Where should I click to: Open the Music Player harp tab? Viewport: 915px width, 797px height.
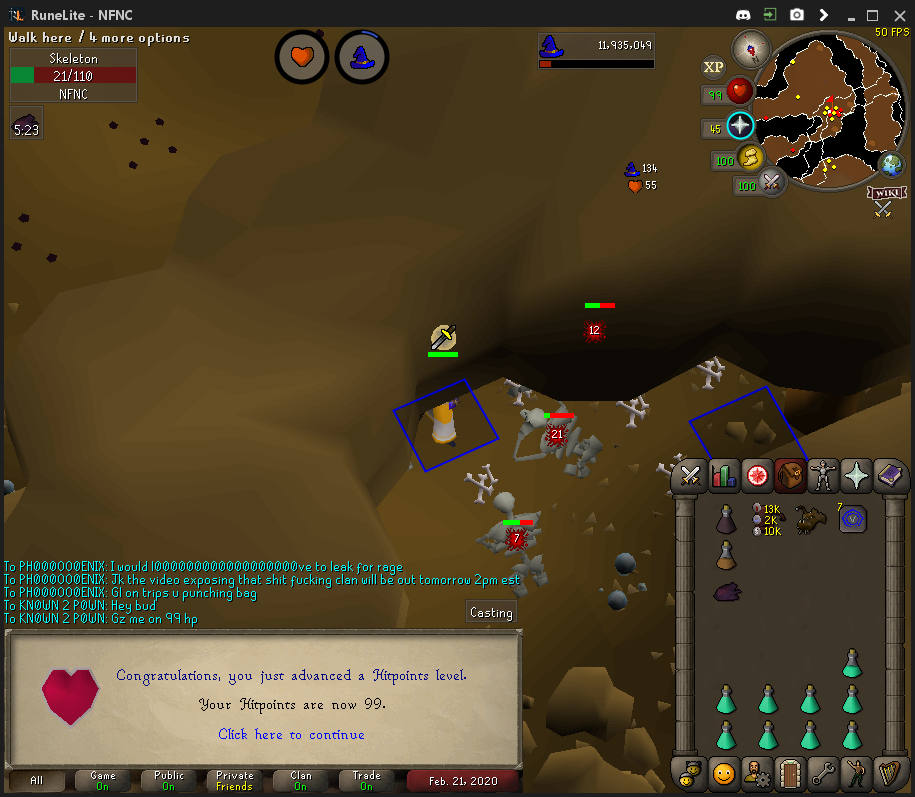[x=890, y=773]
